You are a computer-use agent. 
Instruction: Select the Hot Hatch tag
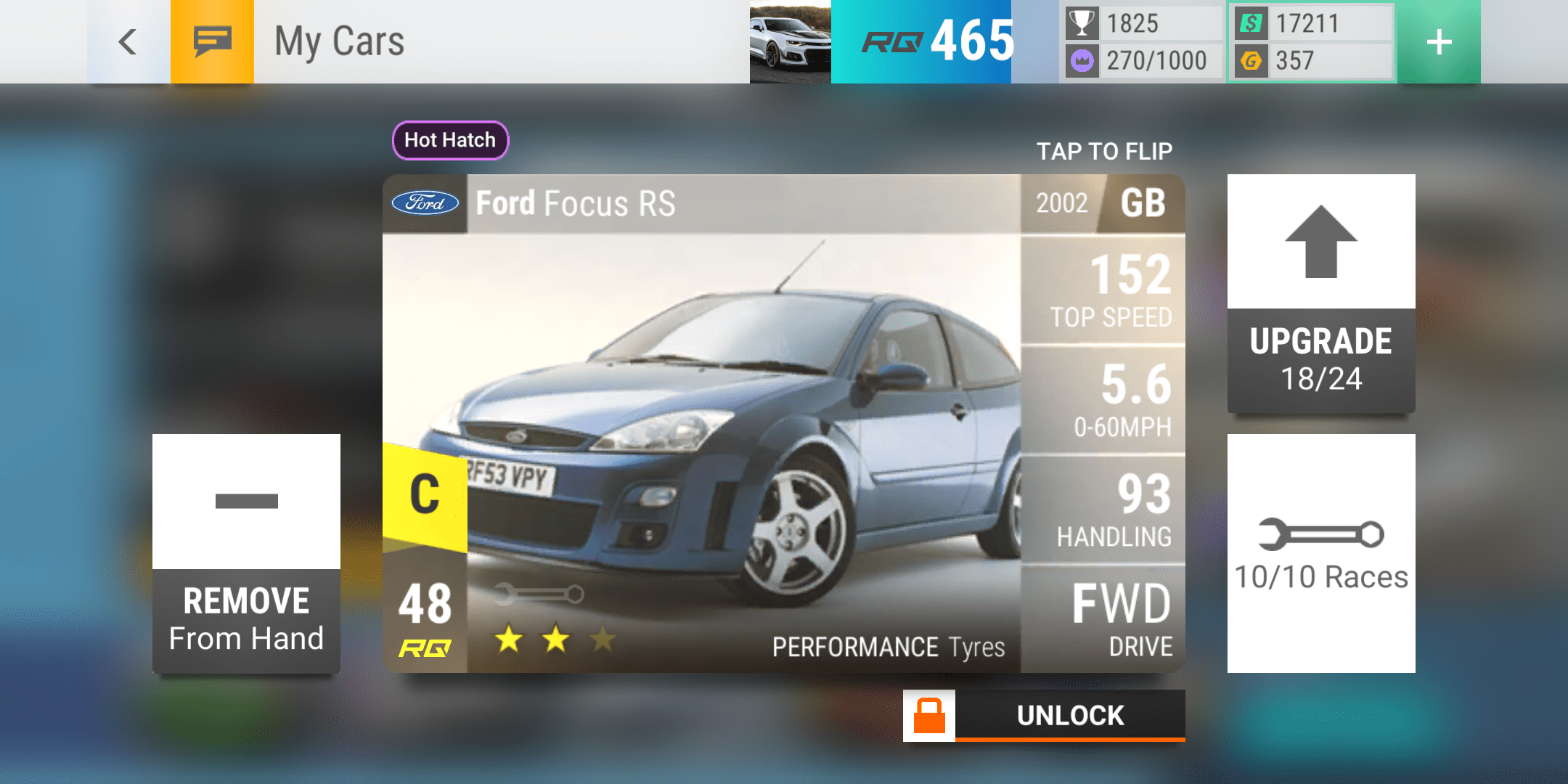pos(450,140)
